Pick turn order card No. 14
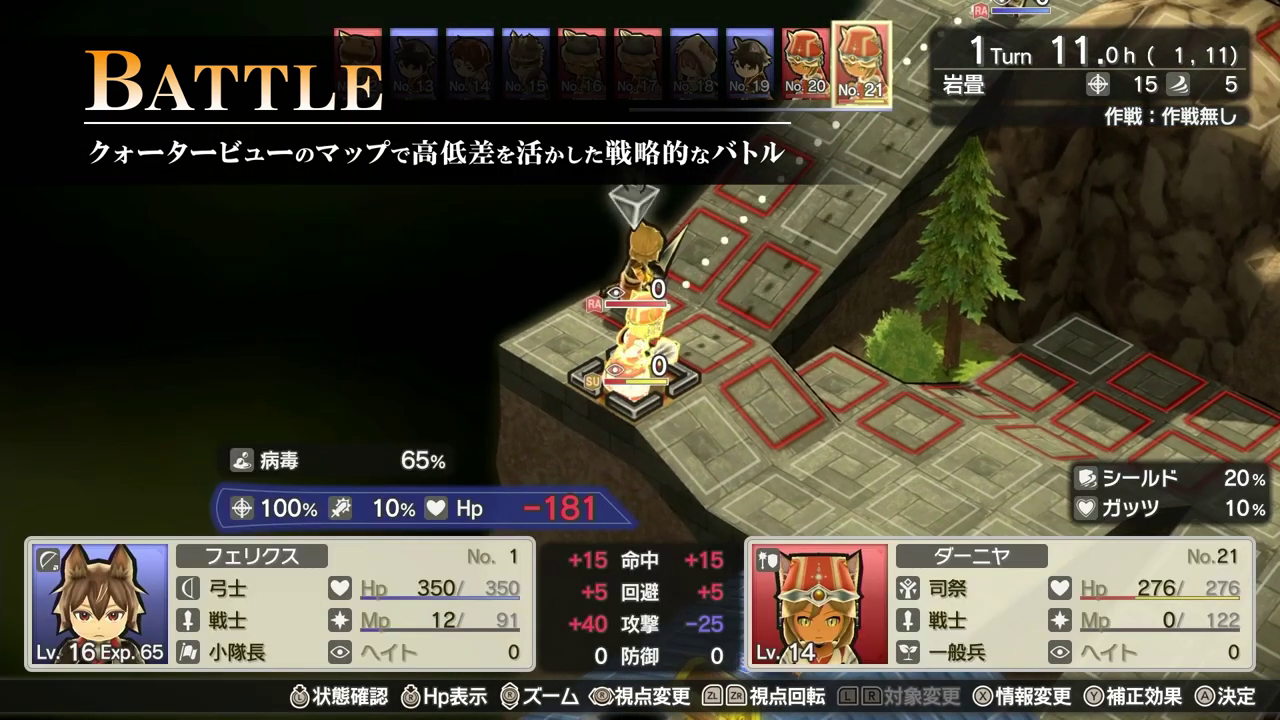 (470, 63)
